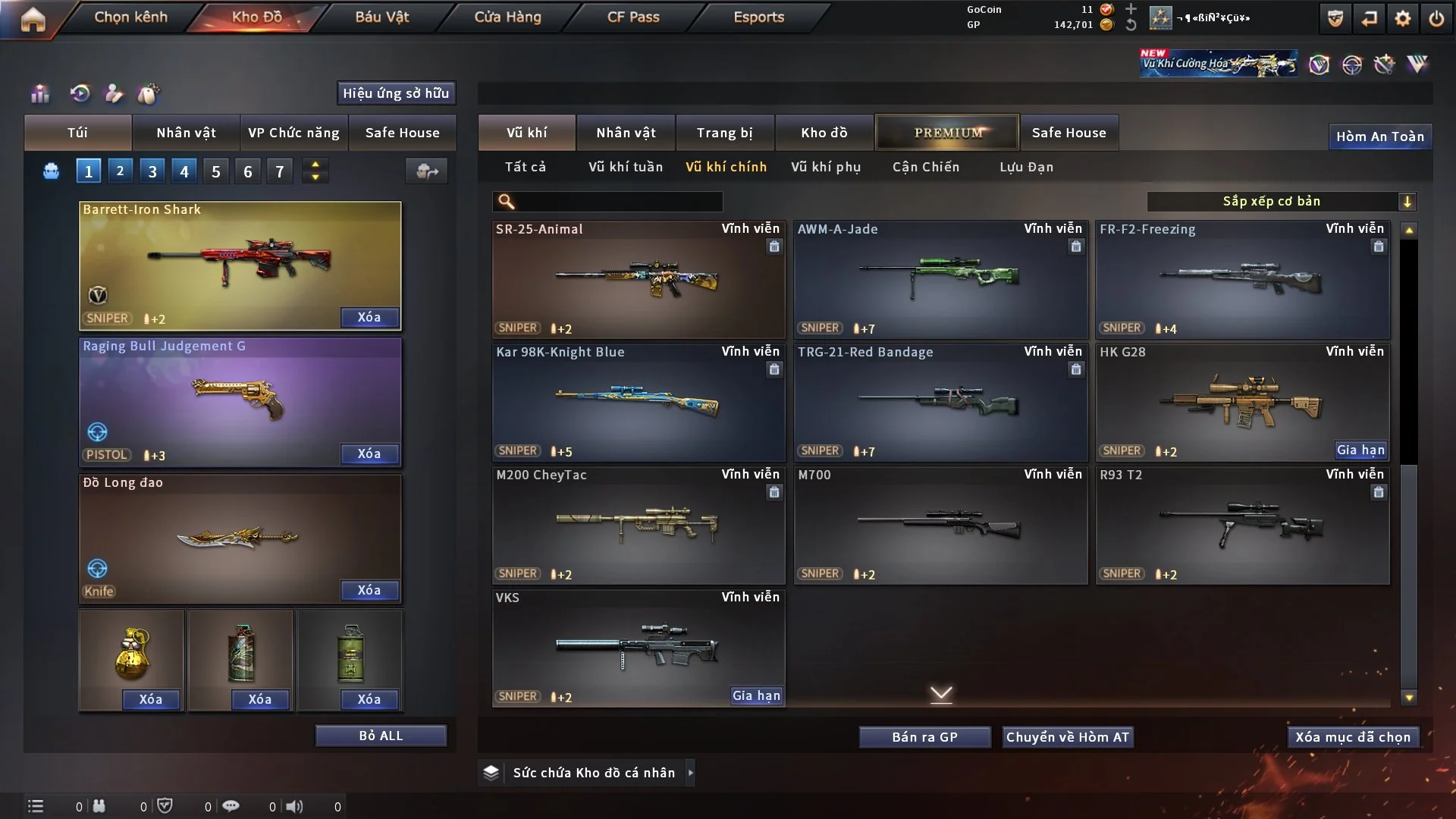The image size is (1456, 819).
Task: Open the Cửa Hàng shop menu
Action: tap(507, 17)
